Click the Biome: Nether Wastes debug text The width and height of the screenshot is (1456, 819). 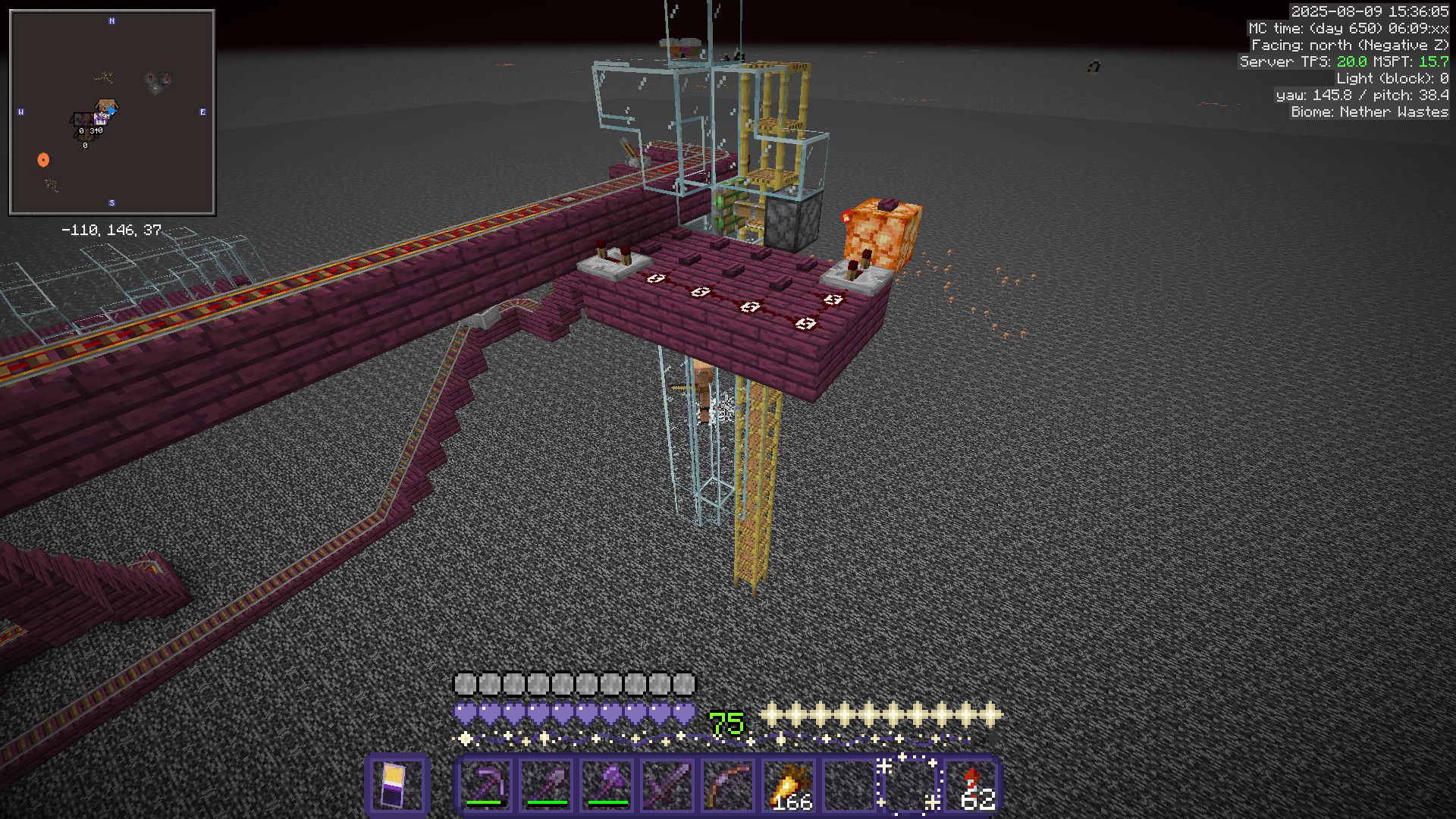(1367, 111)
